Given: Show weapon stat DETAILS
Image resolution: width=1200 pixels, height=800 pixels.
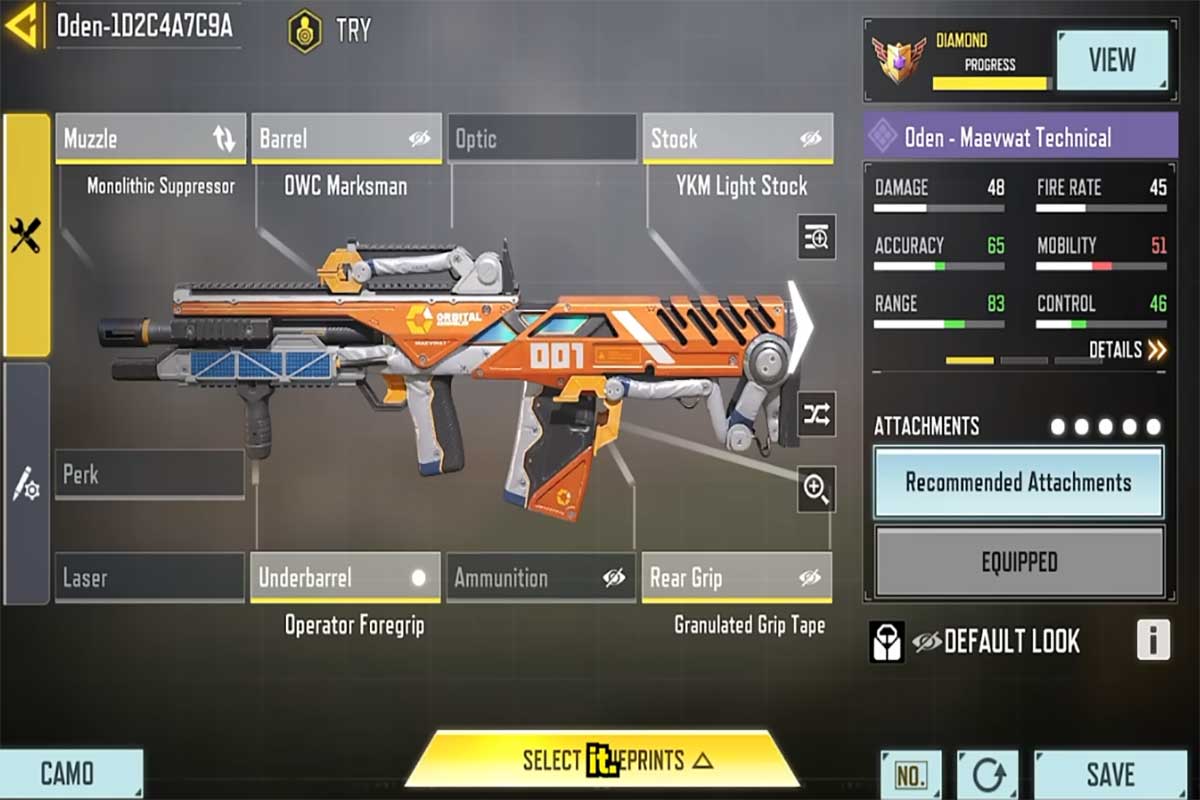Looking at the screenshot, I should coord(1127,350).
